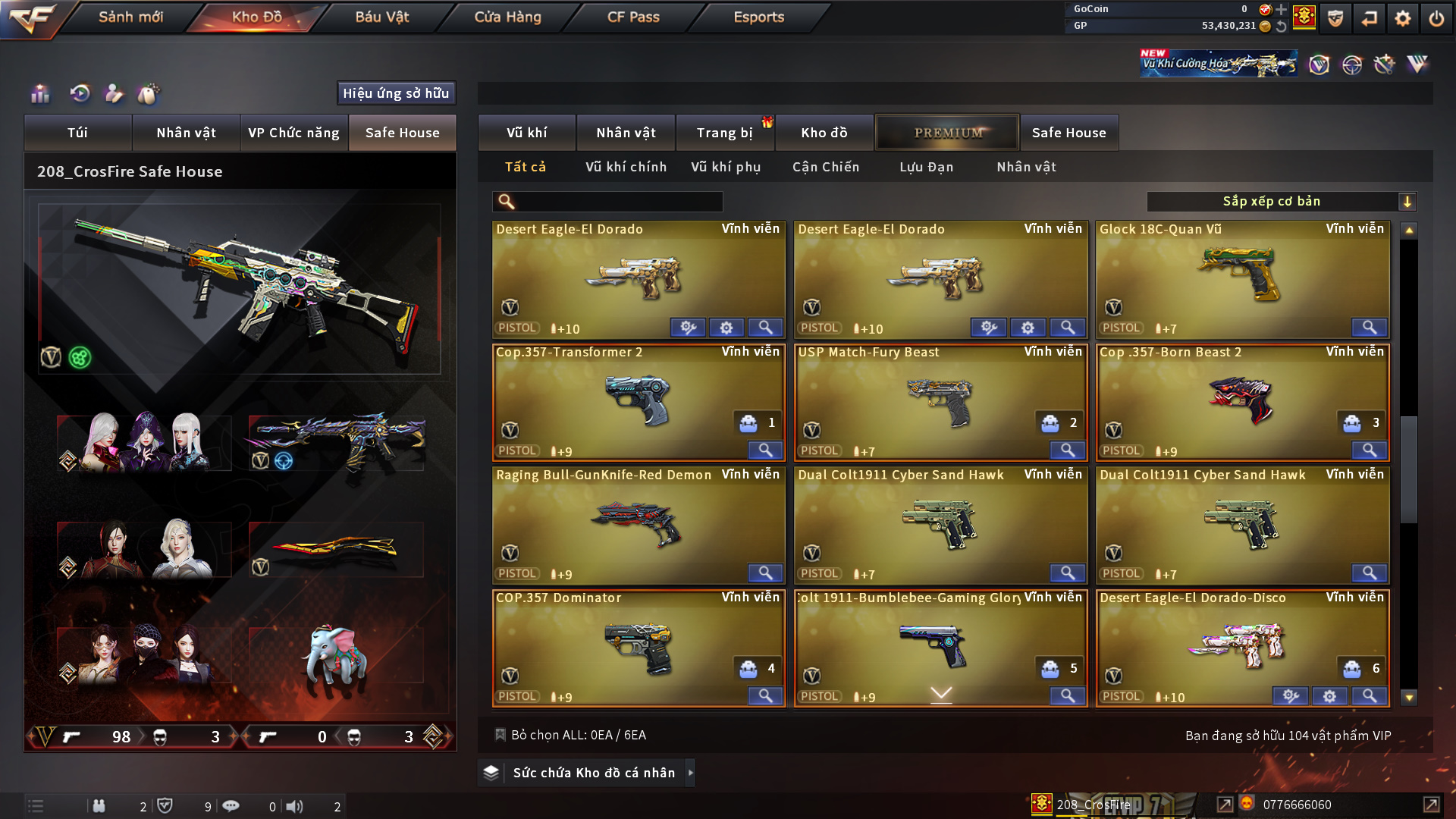This screenshot has width=1456, height=819.
Task: Filter by Vũ khí chính
Action: [x=626, y=167]
